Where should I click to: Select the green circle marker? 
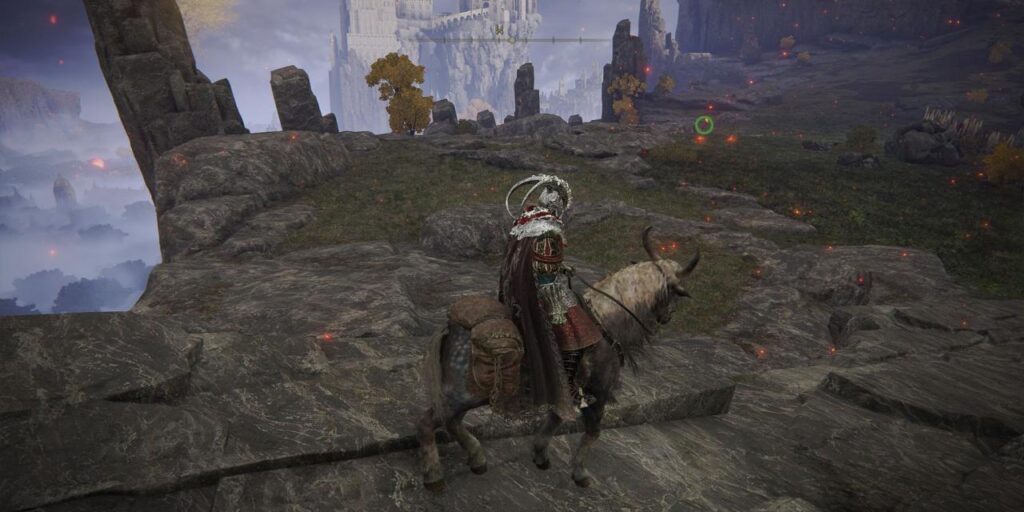704,125
